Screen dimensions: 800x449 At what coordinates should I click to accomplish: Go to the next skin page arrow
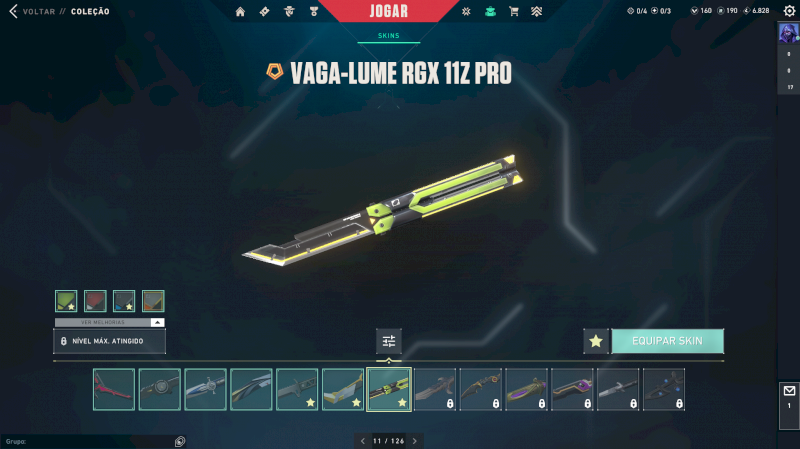point(415,440)
